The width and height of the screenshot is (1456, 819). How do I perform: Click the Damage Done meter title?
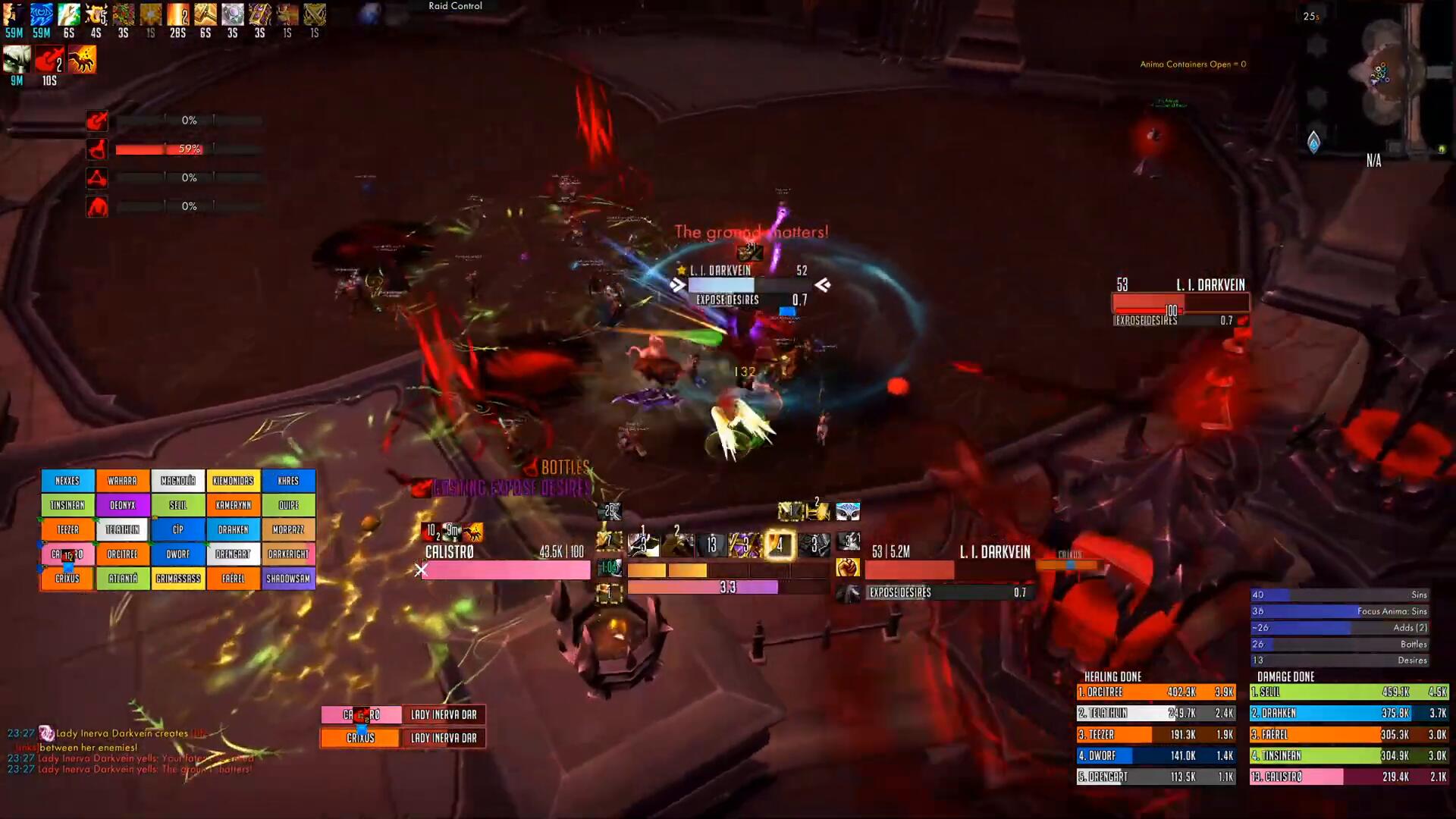pyautogui.click(x=1285, y=676)
